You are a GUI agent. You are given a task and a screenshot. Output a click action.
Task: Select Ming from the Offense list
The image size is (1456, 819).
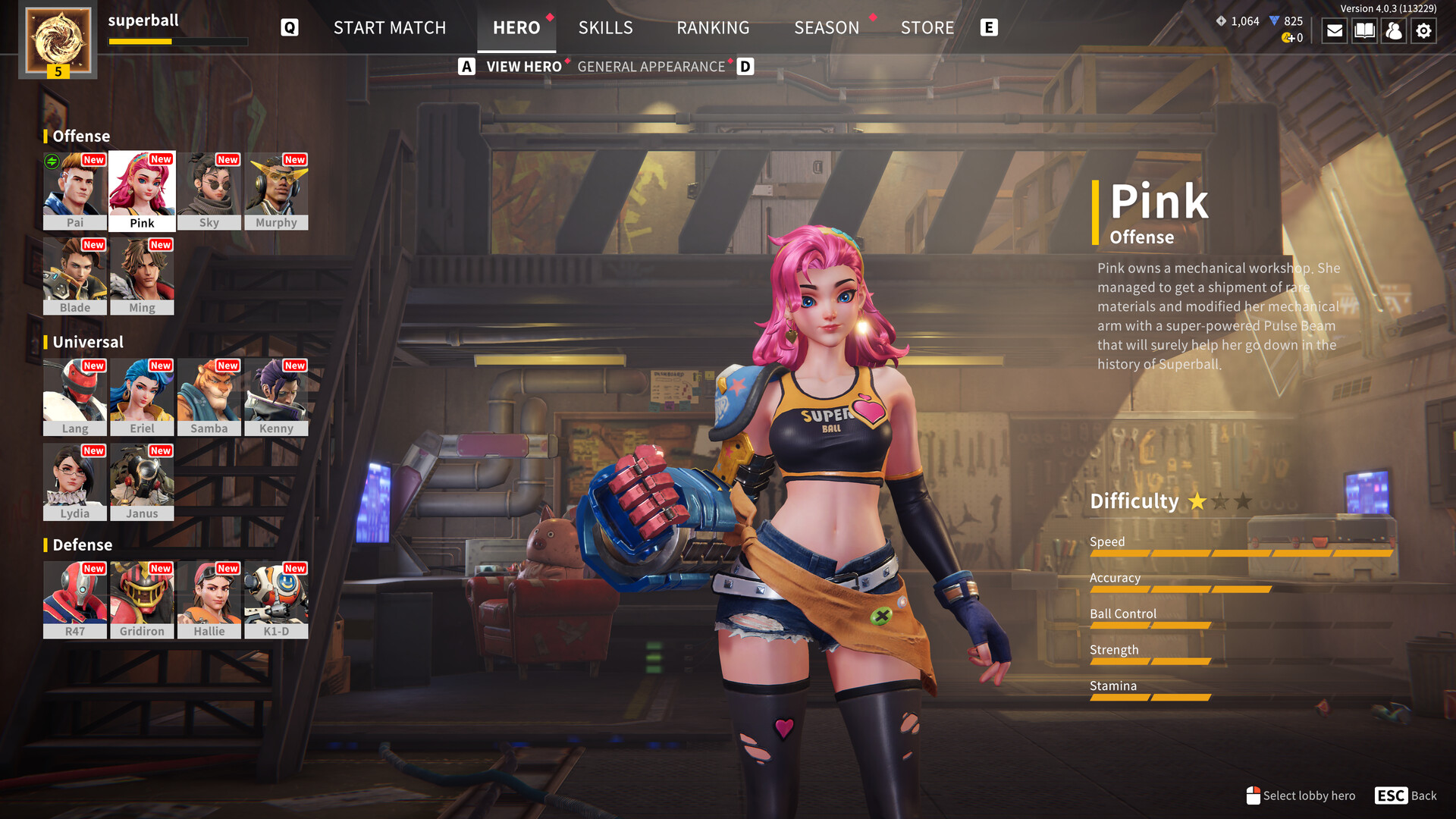[142, 275]
